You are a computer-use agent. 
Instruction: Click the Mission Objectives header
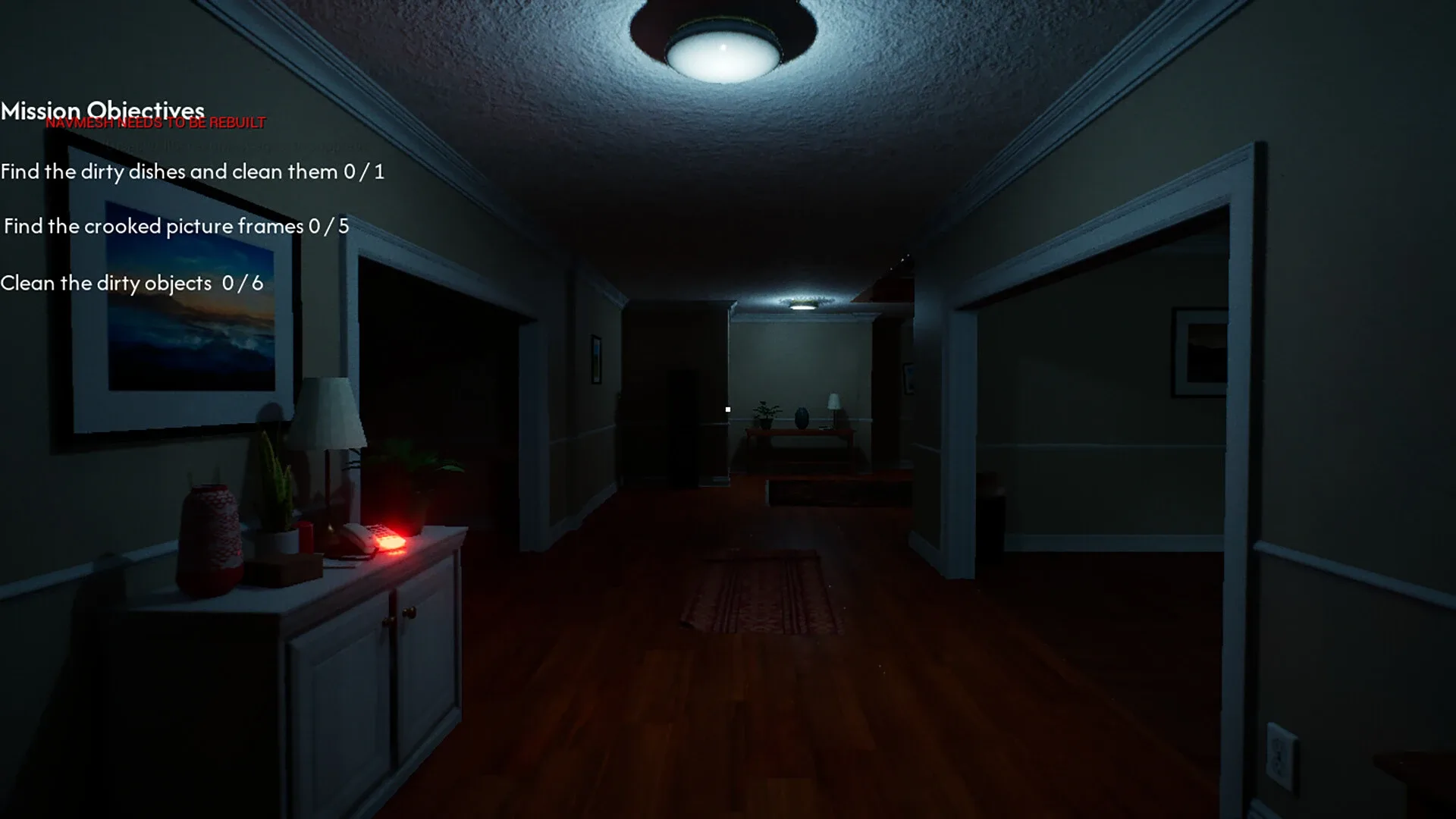pos(102,111)
